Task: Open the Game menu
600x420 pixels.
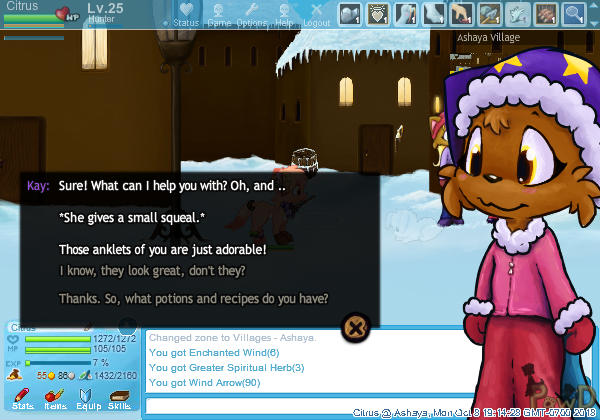Action: tap(219, 14)
